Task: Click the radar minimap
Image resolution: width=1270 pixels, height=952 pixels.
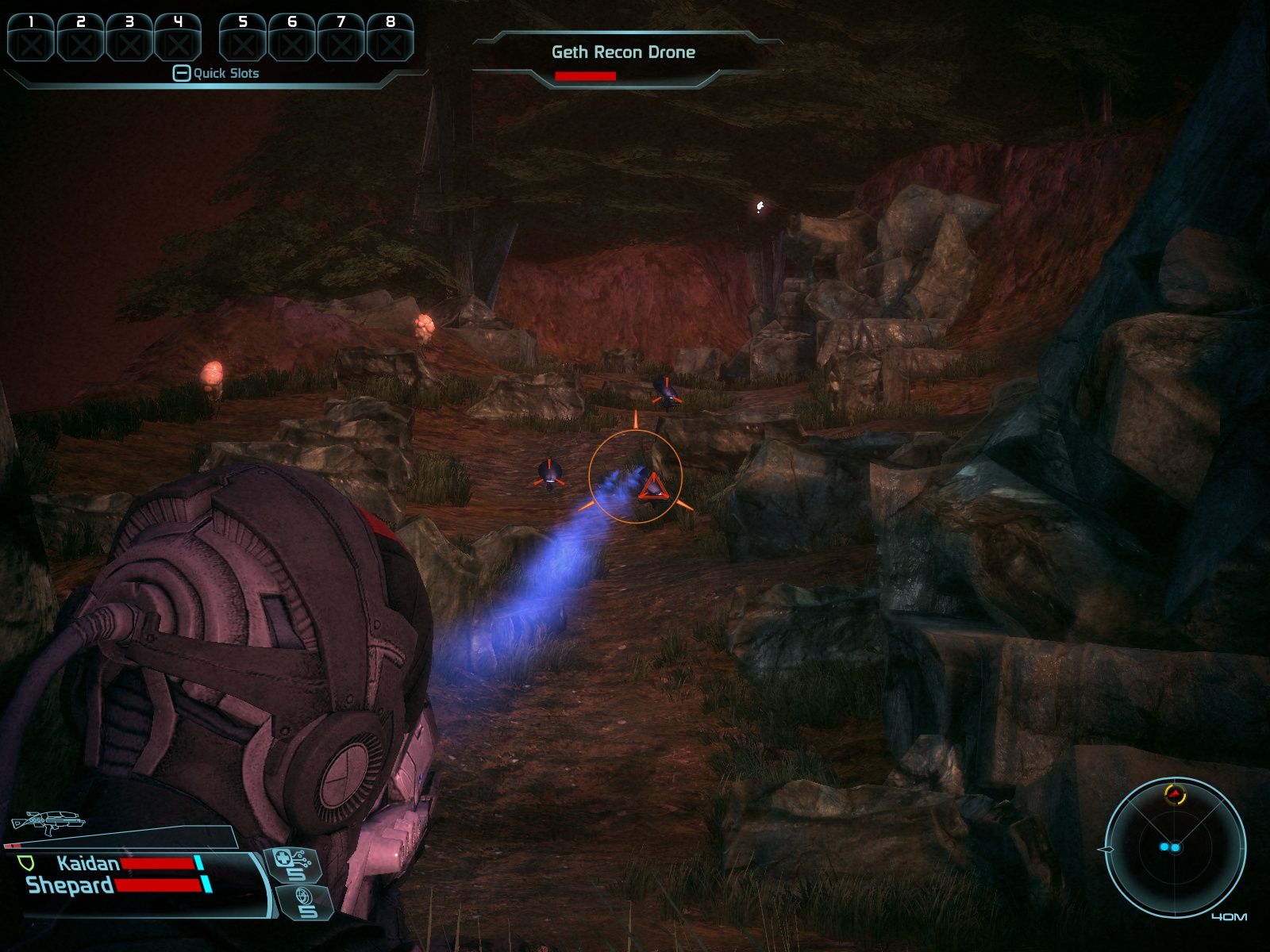Action: click(1175, 848)
